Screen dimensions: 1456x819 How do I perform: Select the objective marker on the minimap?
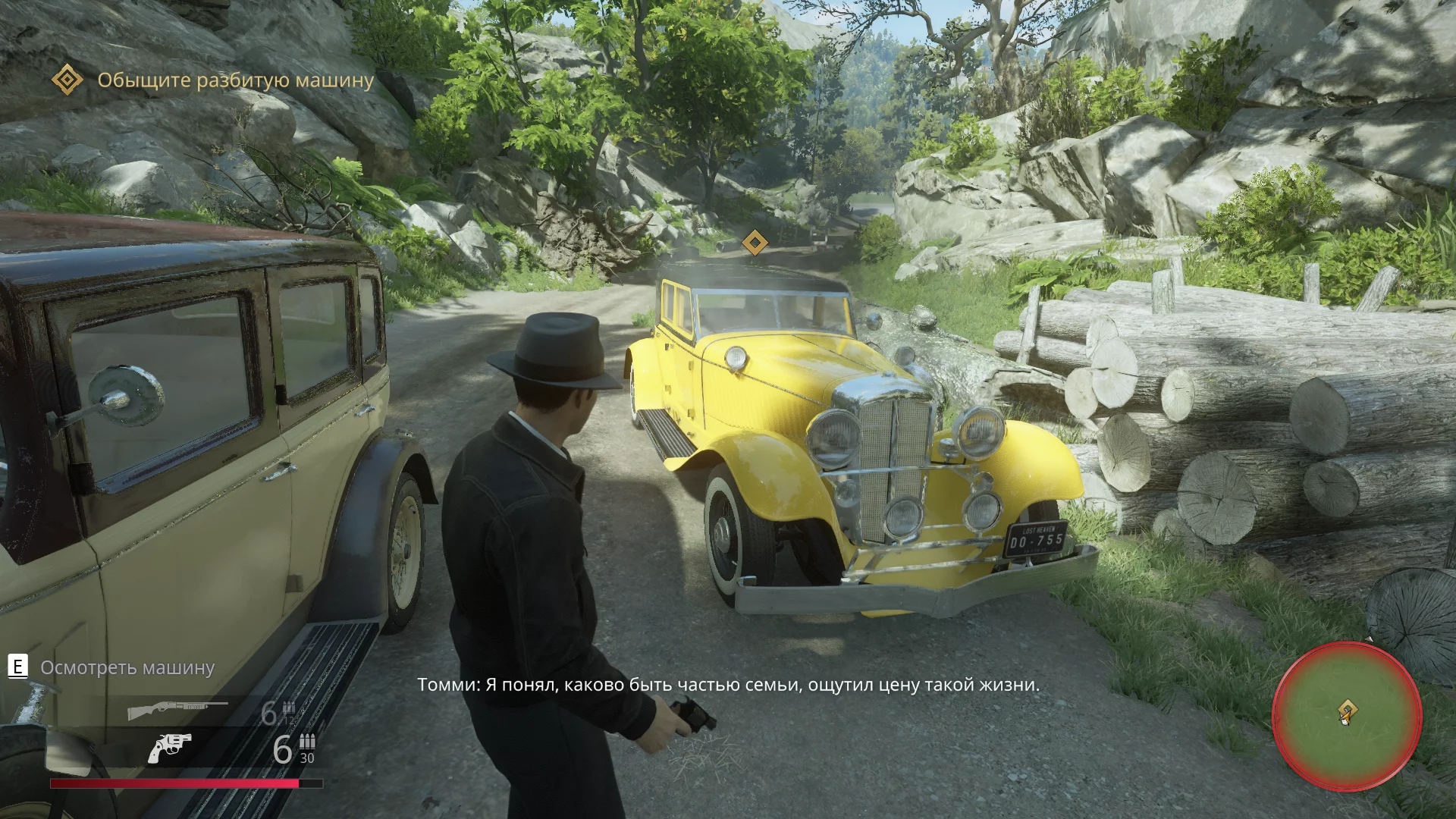[1348, 711]
